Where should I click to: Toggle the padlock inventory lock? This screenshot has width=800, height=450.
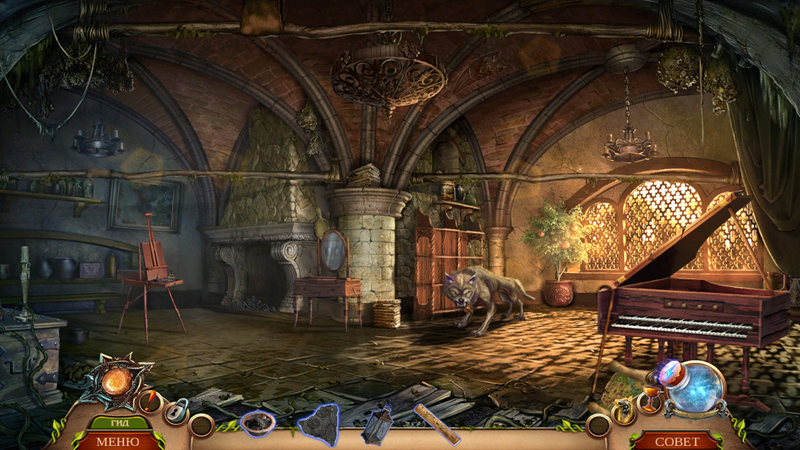click(177, 410)
